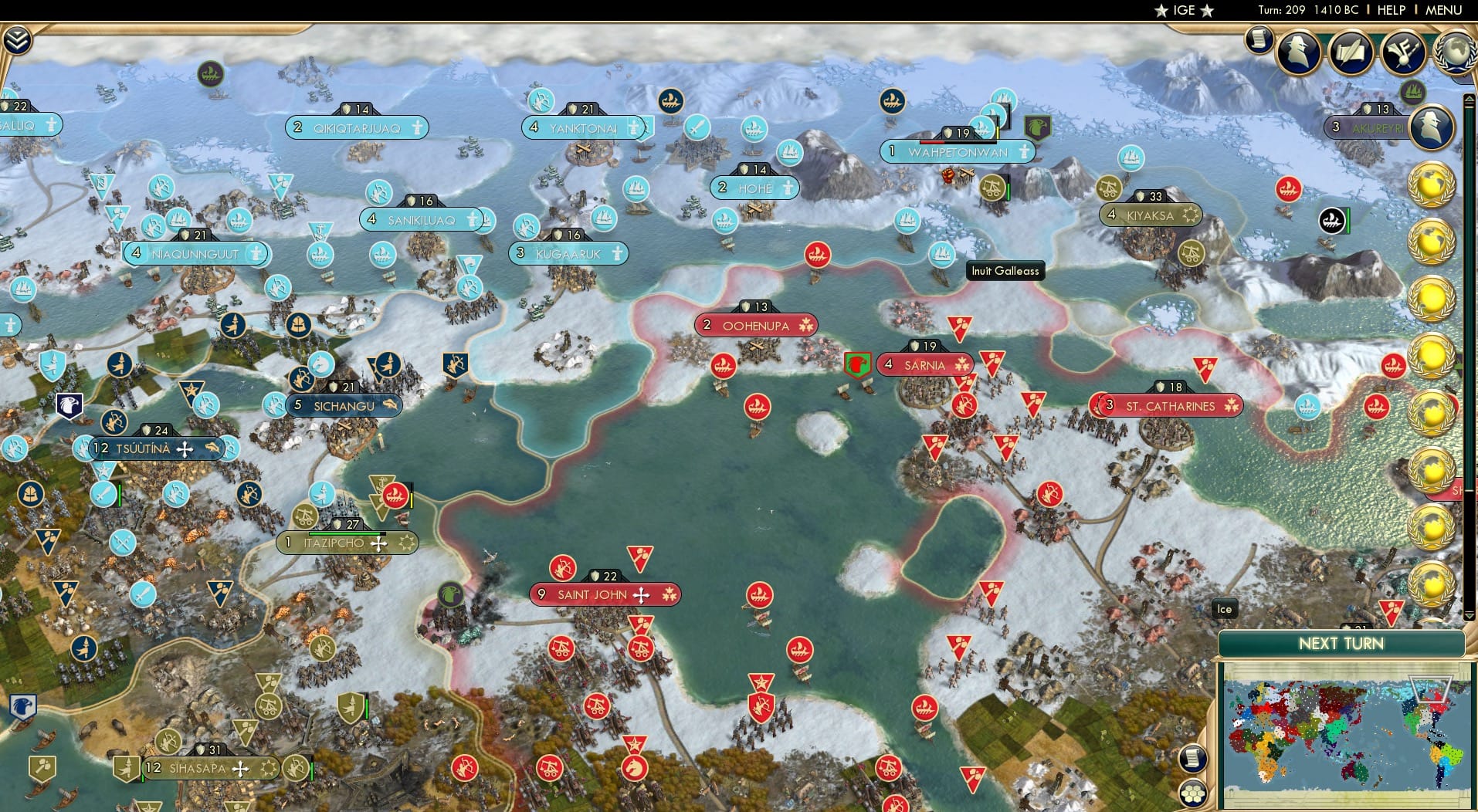Image resolution: width=1478 pixels, height=812 pixels.
Task: Open the game MENU
Action: coord(1446,10)
